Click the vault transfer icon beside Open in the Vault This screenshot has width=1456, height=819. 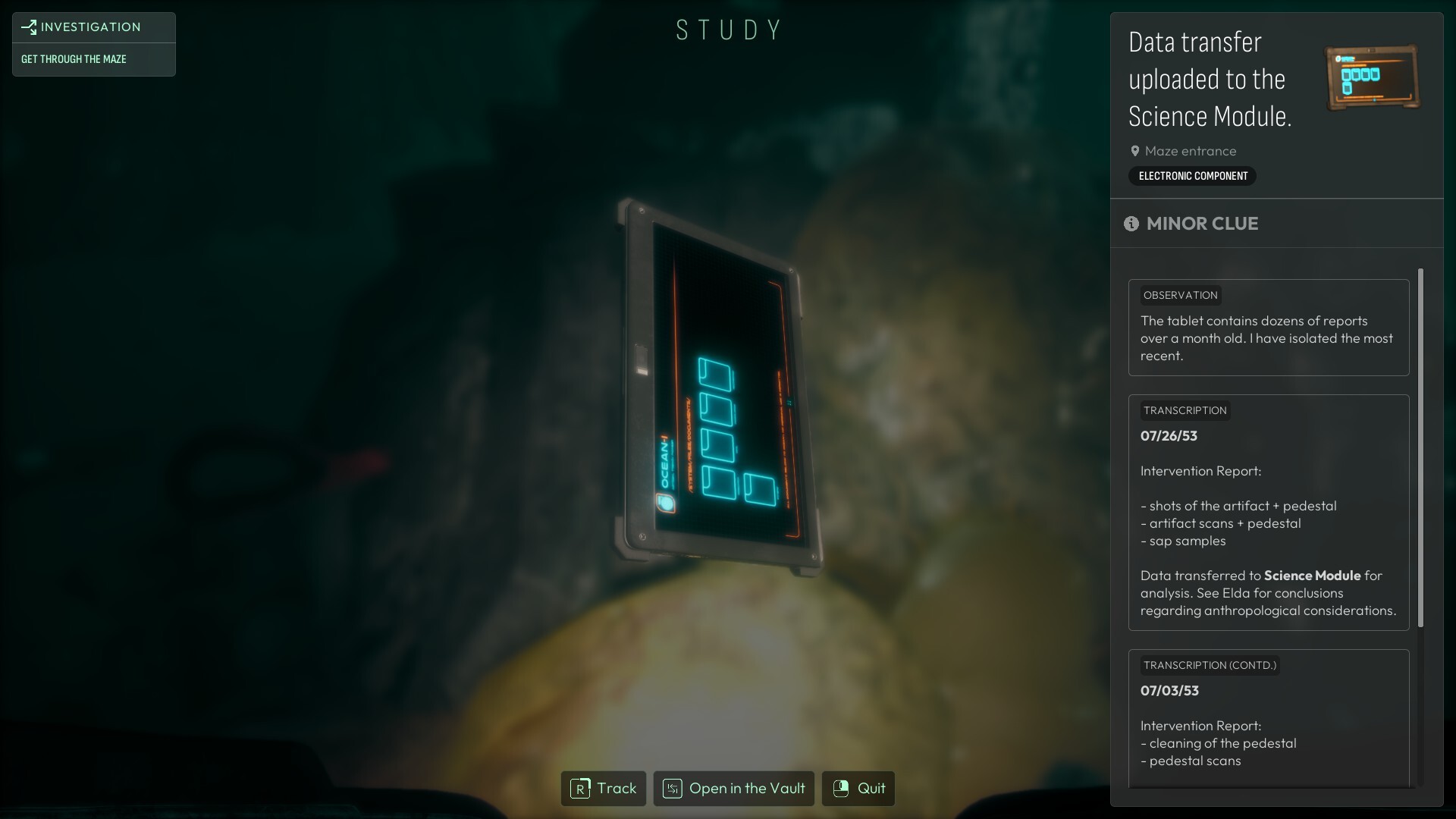[x=672, y=789]
